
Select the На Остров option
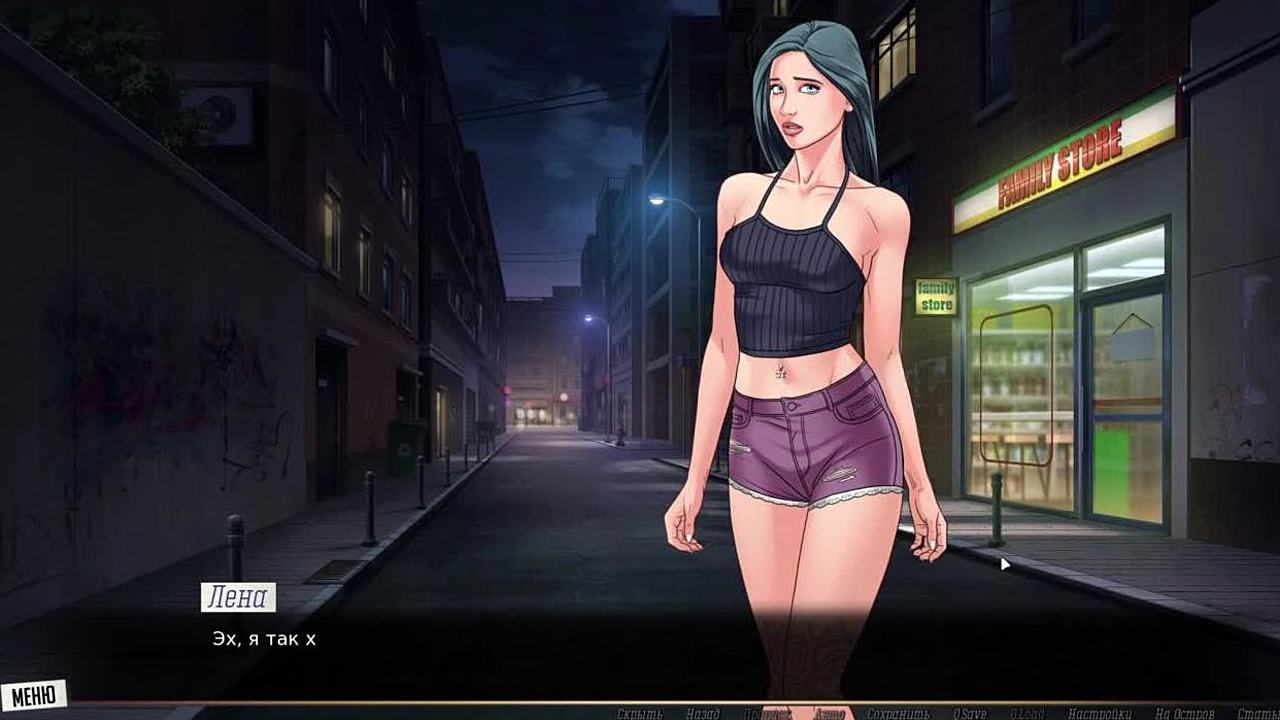pyautogui.click(x=1185, y=713)
